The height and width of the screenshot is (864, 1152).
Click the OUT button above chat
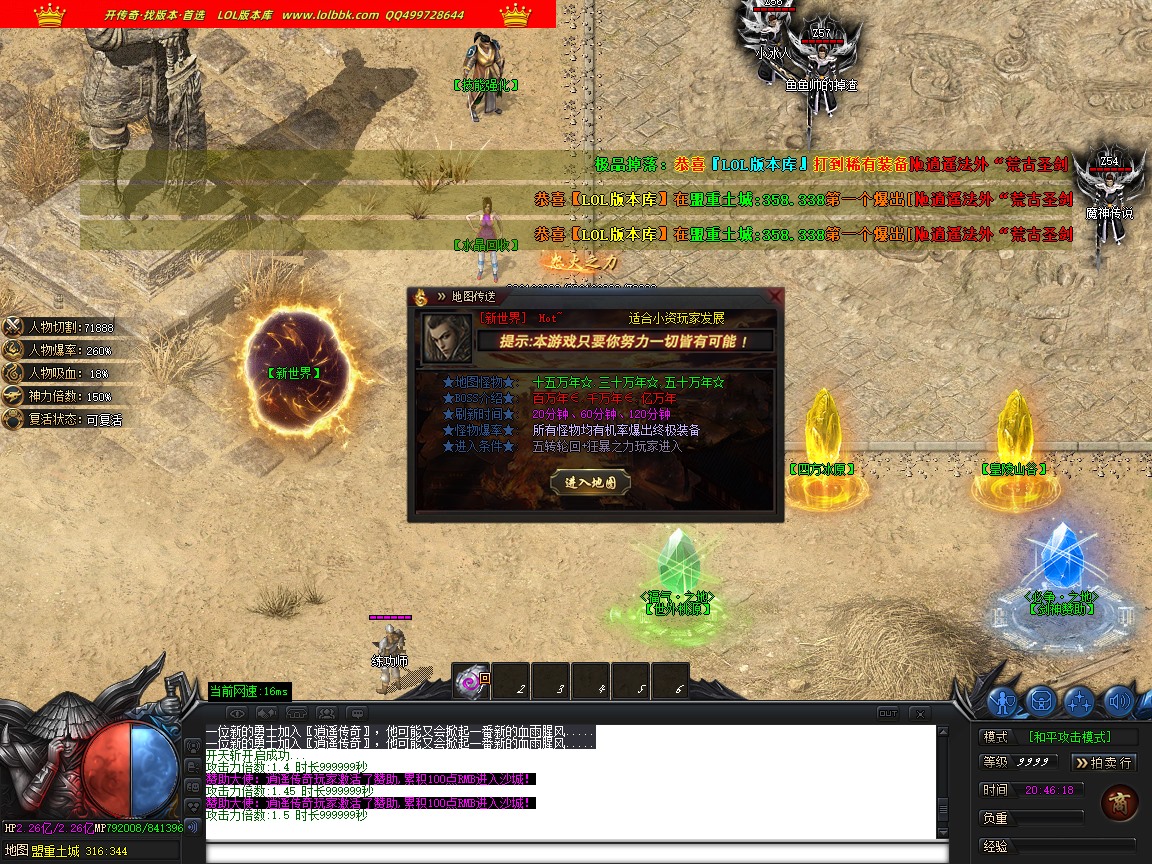pos(887,713)
